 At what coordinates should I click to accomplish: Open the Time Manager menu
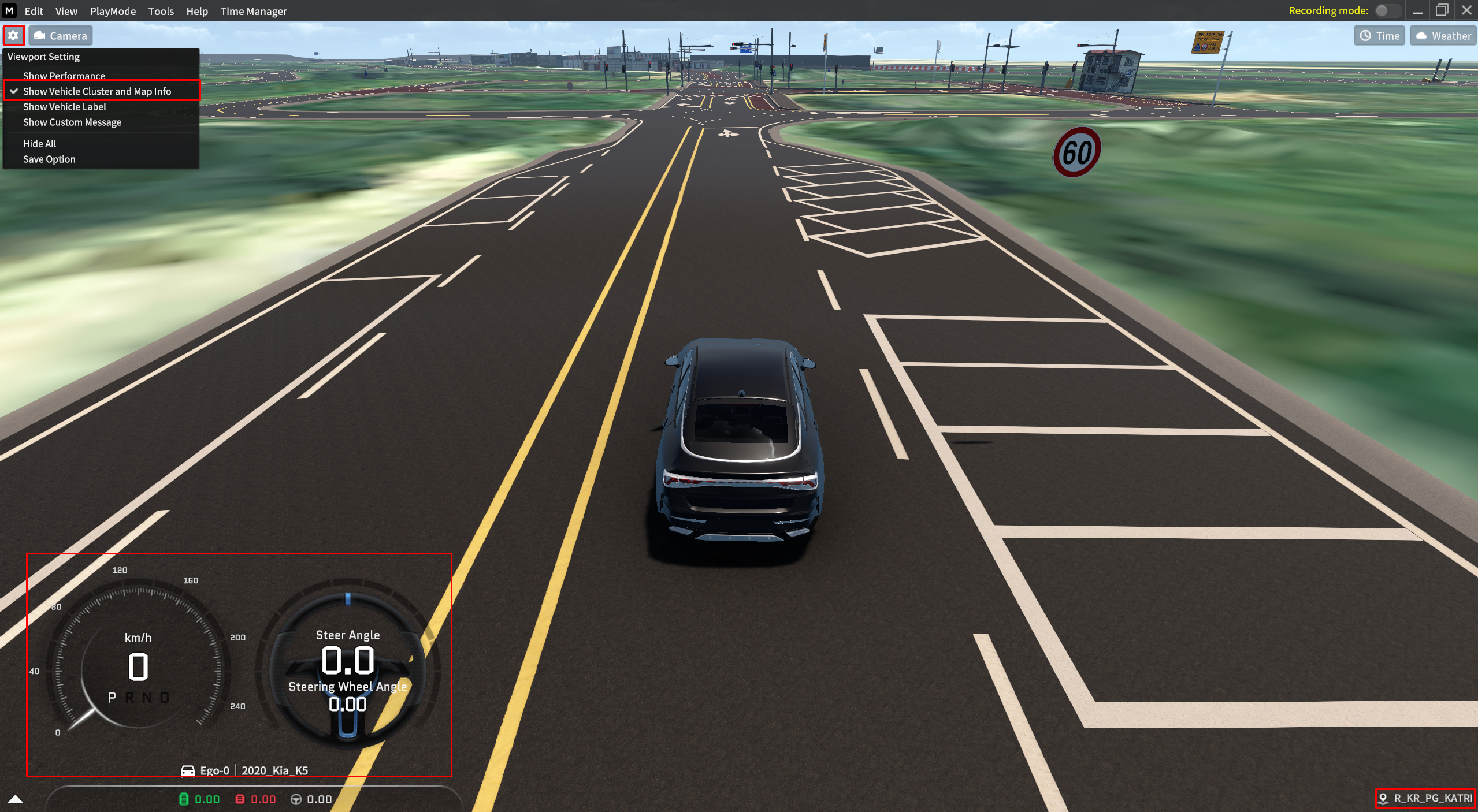[x=253, y=11]
